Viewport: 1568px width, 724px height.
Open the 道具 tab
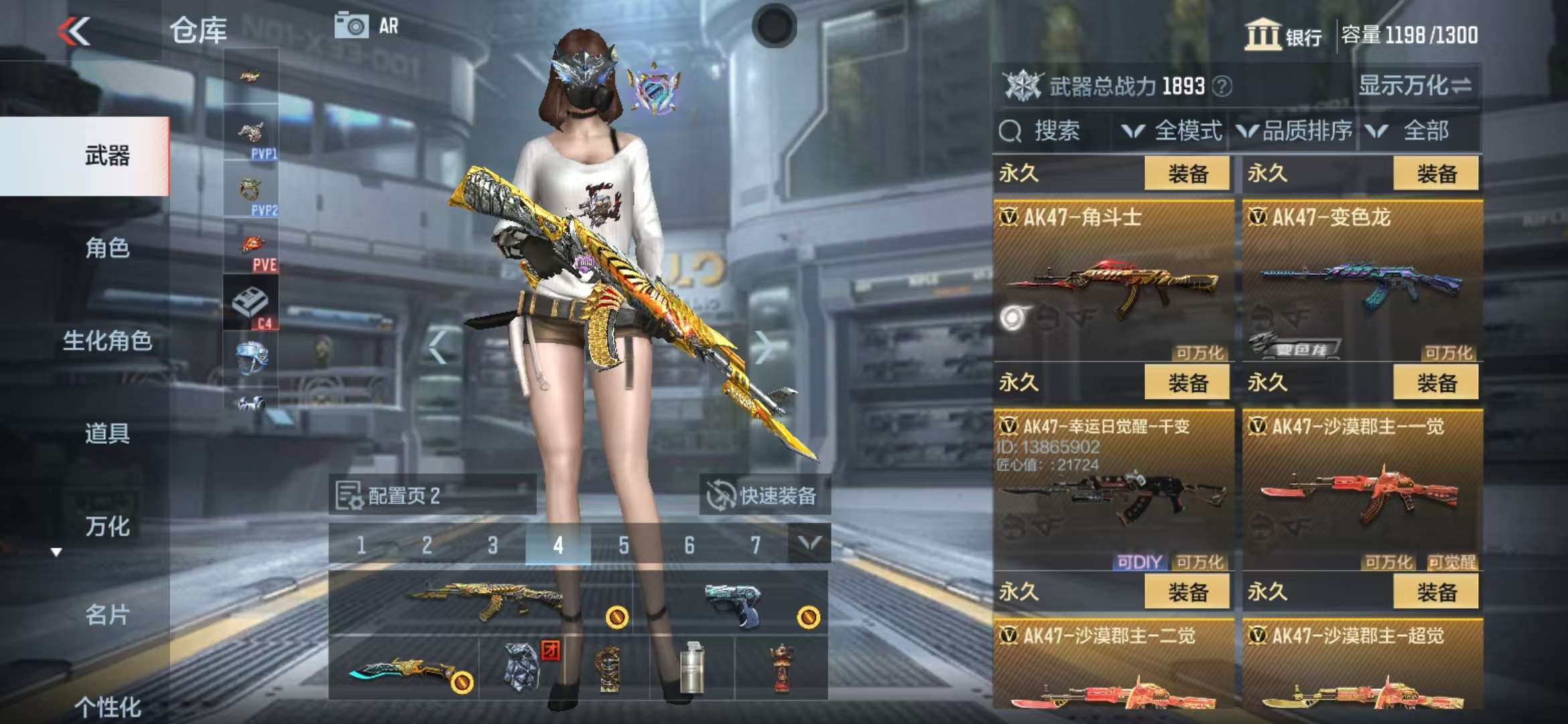[107, 433]
